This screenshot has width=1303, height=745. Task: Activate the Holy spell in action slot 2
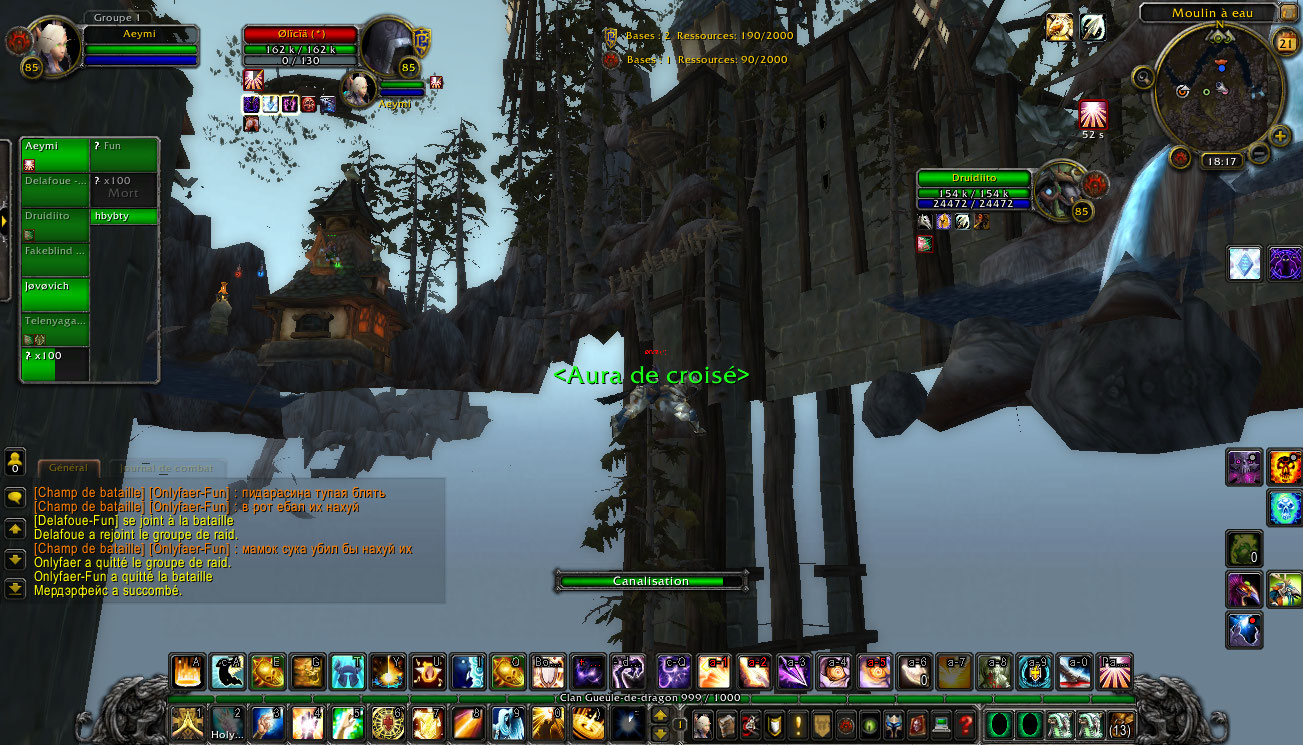[227, 723]
